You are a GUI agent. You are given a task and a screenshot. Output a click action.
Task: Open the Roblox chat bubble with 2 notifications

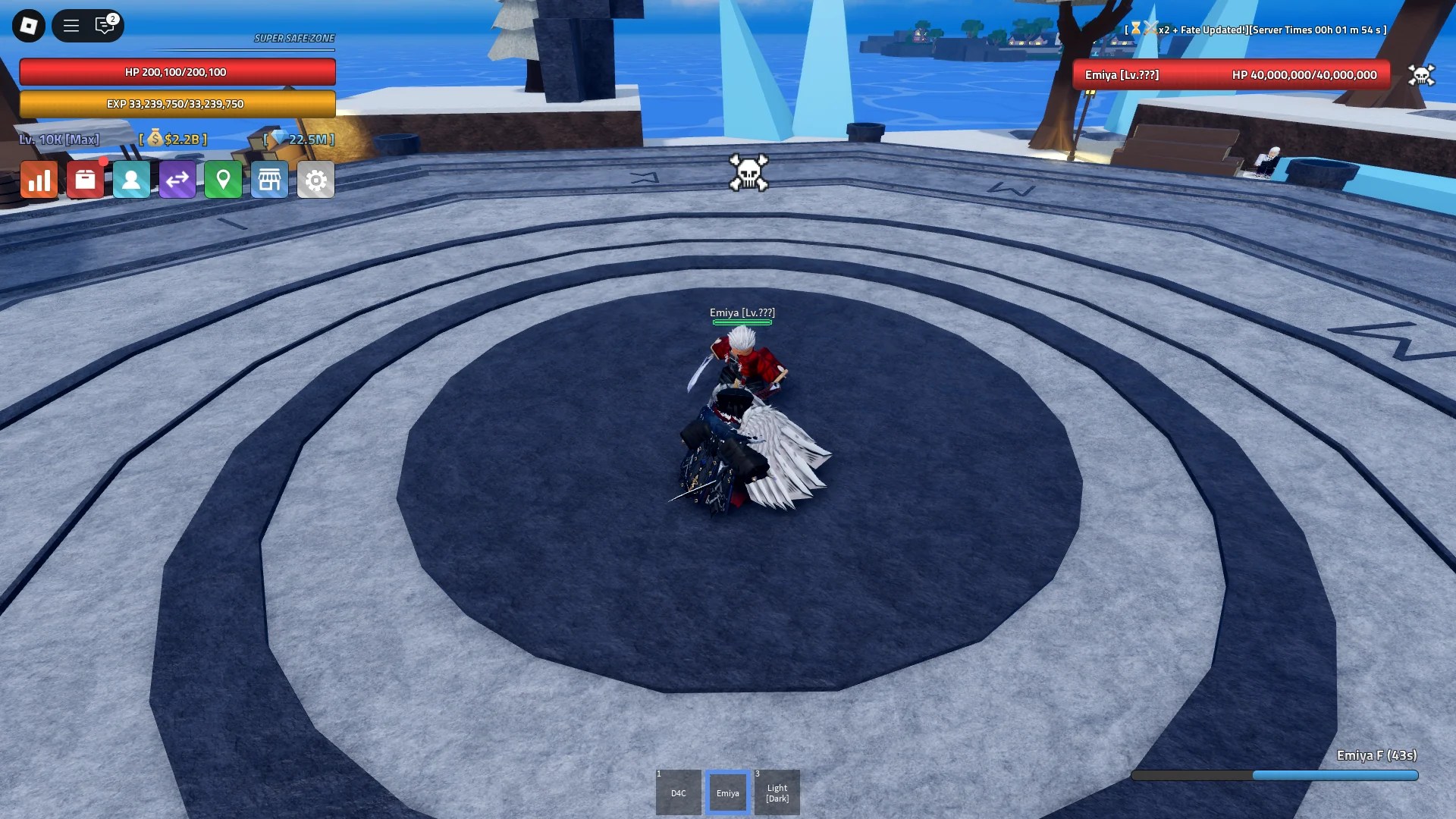pos(104,25)
